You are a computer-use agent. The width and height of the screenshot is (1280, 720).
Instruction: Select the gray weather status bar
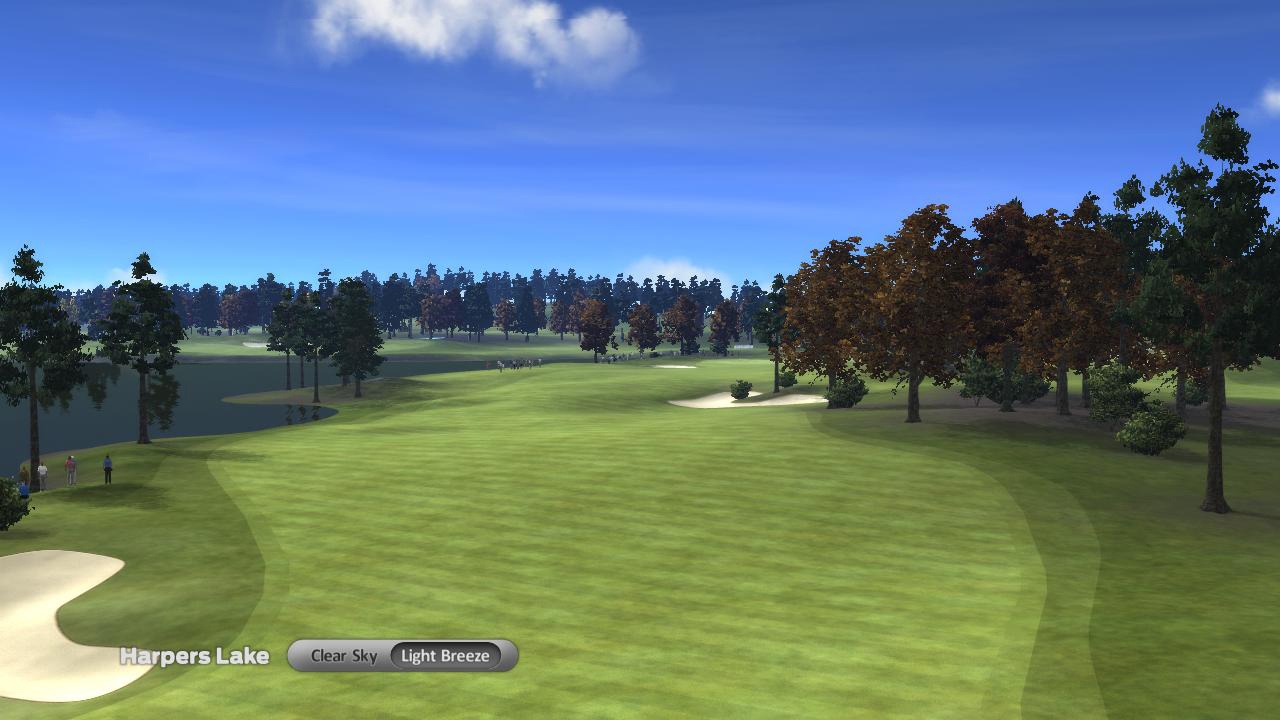pos(400,656)
